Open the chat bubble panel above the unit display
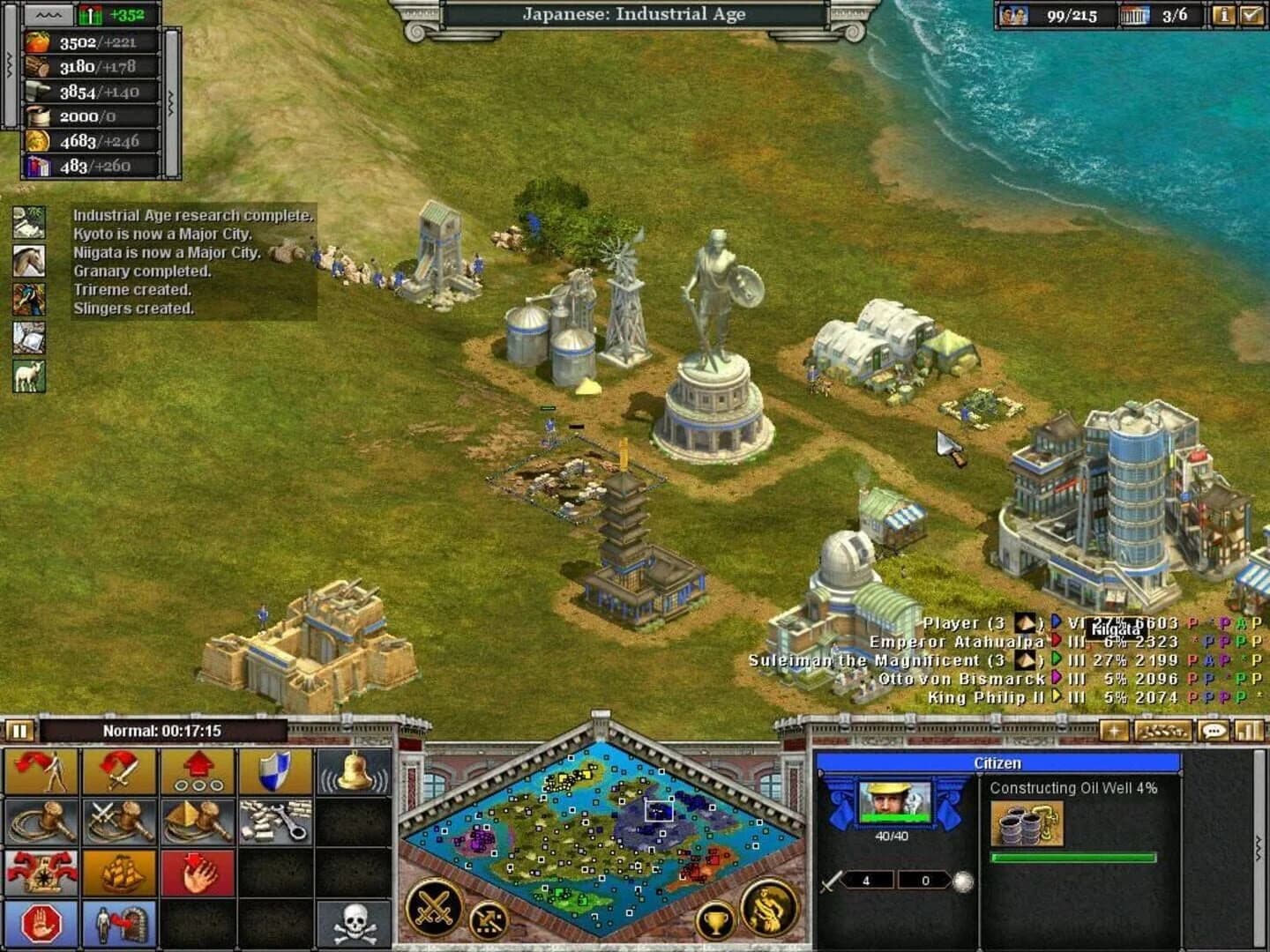Screen dimensions: 1270x952 1214,729
